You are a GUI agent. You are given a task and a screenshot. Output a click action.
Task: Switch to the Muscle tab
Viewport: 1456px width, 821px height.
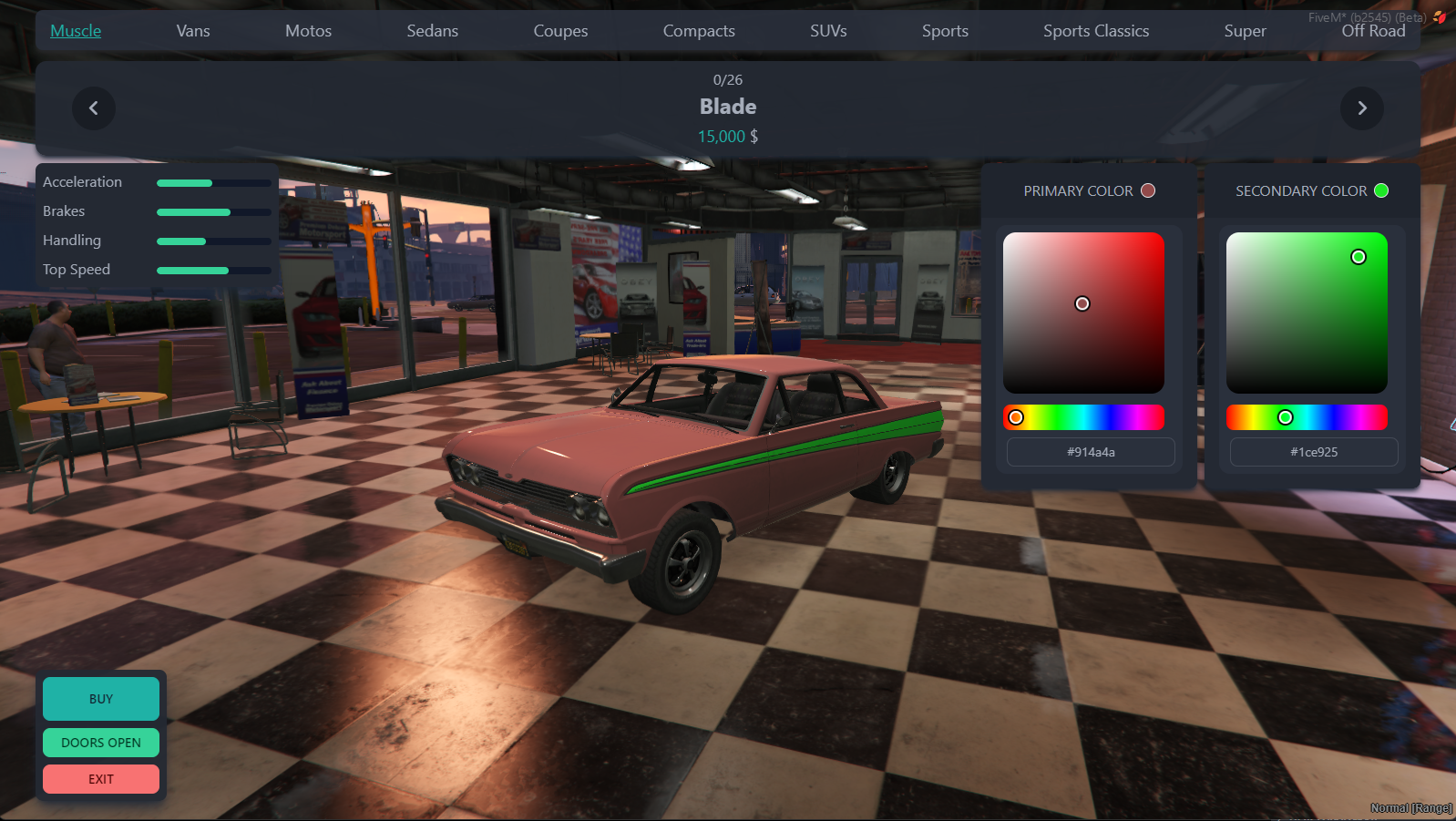coord(75,30)
